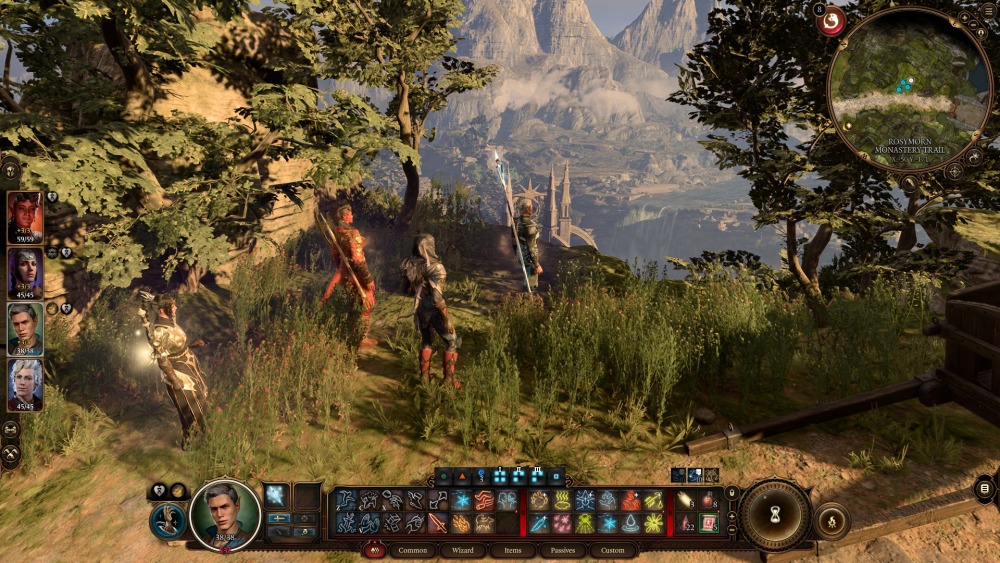This screenshot has height=563, width=1000.
Task: Switch to the Items hotbar tab
Action: [x=512, y=550]
